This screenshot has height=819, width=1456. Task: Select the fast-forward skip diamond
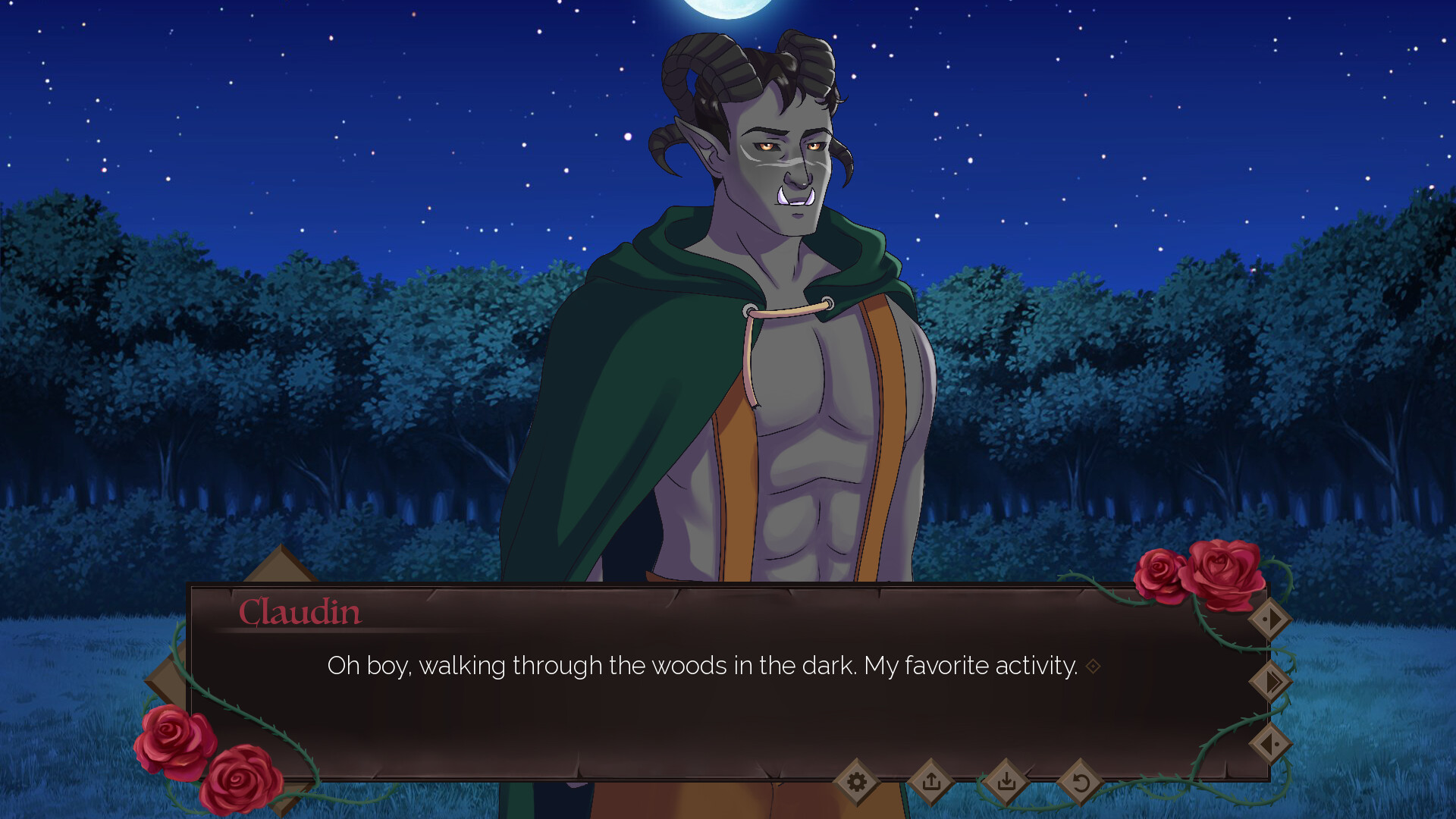click(1271, 682)
